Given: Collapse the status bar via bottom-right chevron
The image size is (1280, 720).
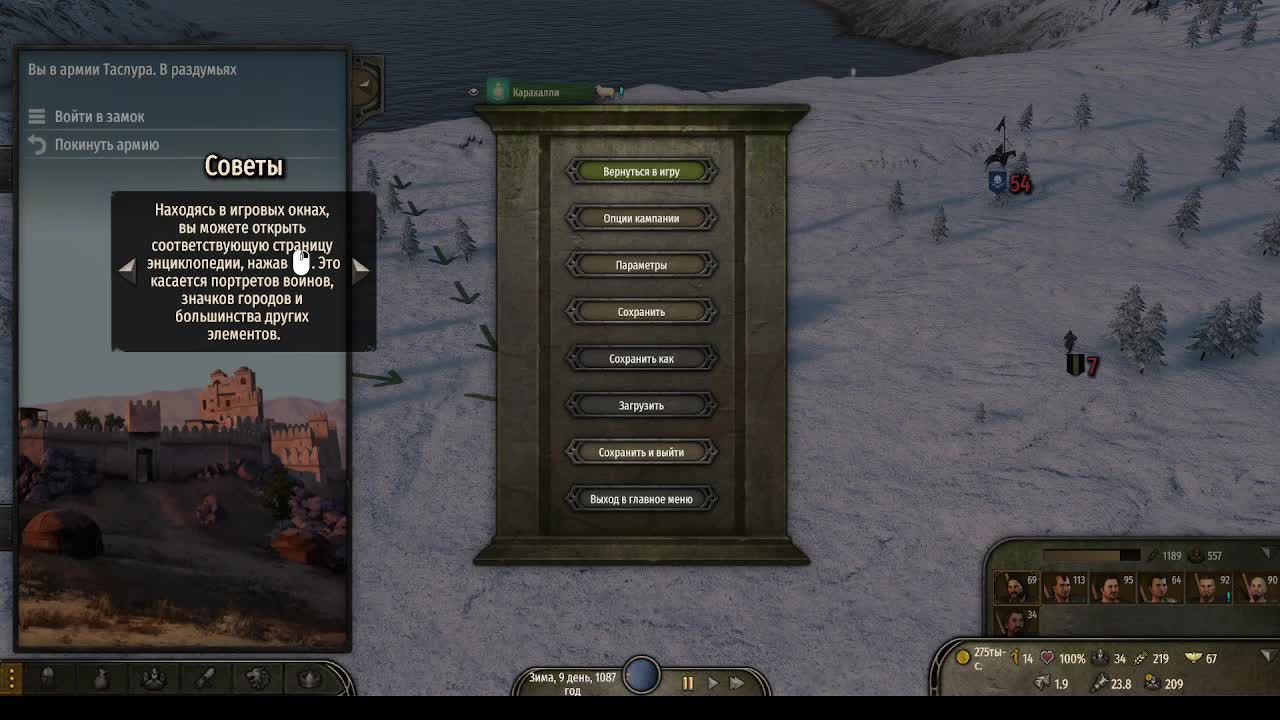Looking at the screenshot, I should click(1267, 656).
